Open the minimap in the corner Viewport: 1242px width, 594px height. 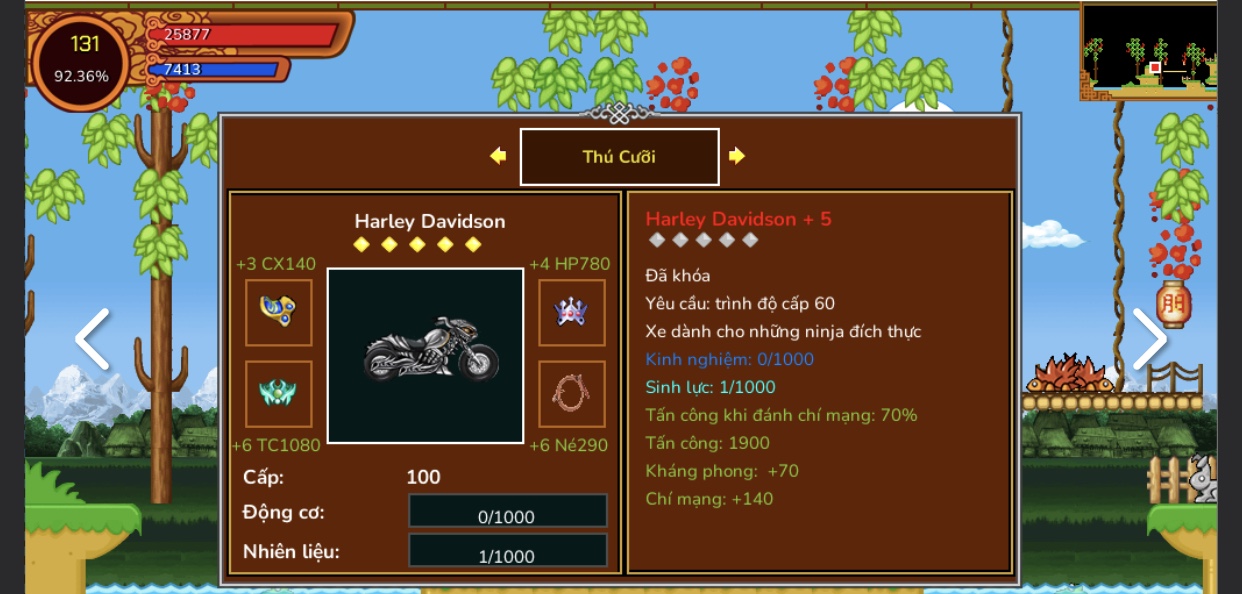(x=1149, y=50)
